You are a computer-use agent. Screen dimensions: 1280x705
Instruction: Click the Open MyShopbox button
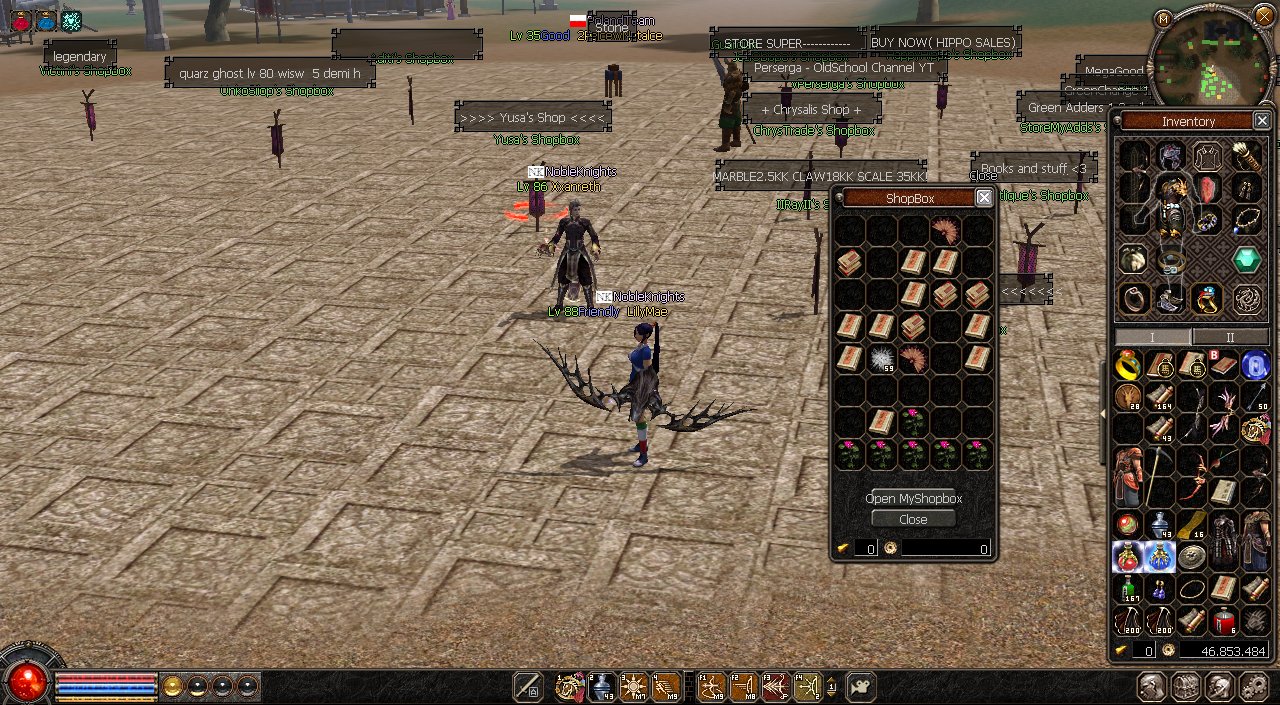pyautogui.click(x=913, y=498)
